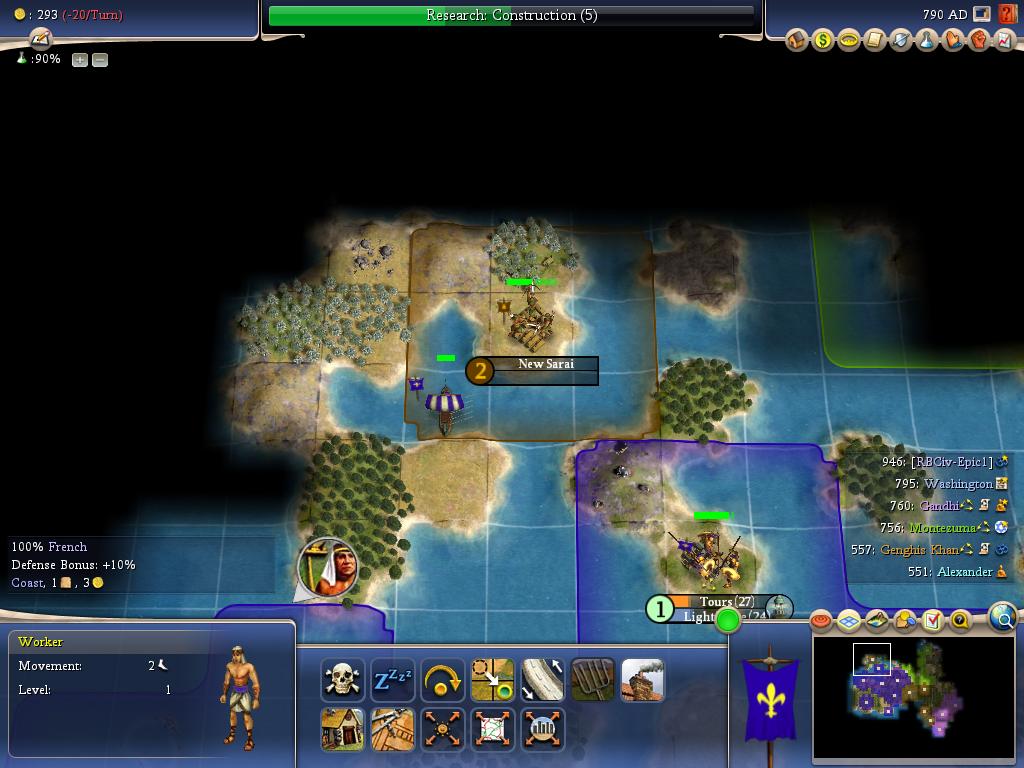The image size is (1024, 768).
Task: Build a workshop with the chimney icon
Action: 643,681
